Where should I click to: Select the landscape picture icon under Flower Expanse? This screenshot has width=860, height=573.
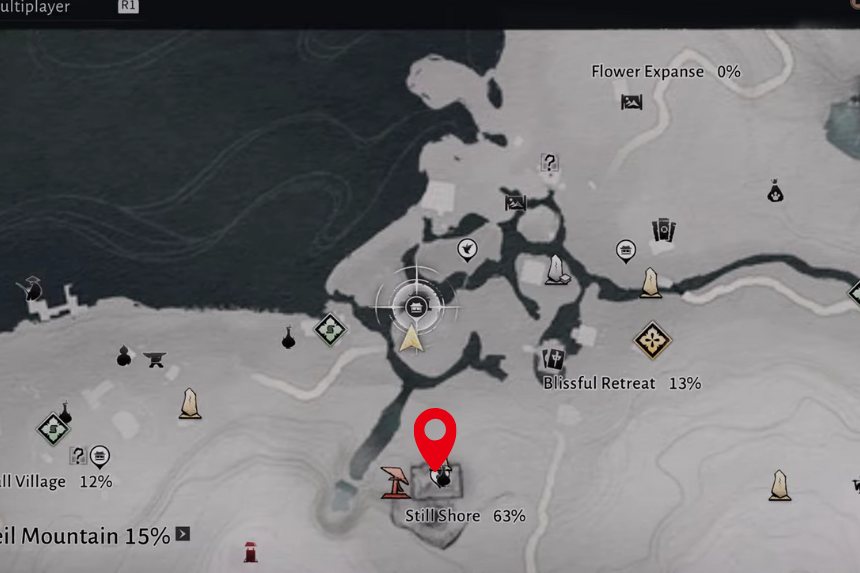631,101
